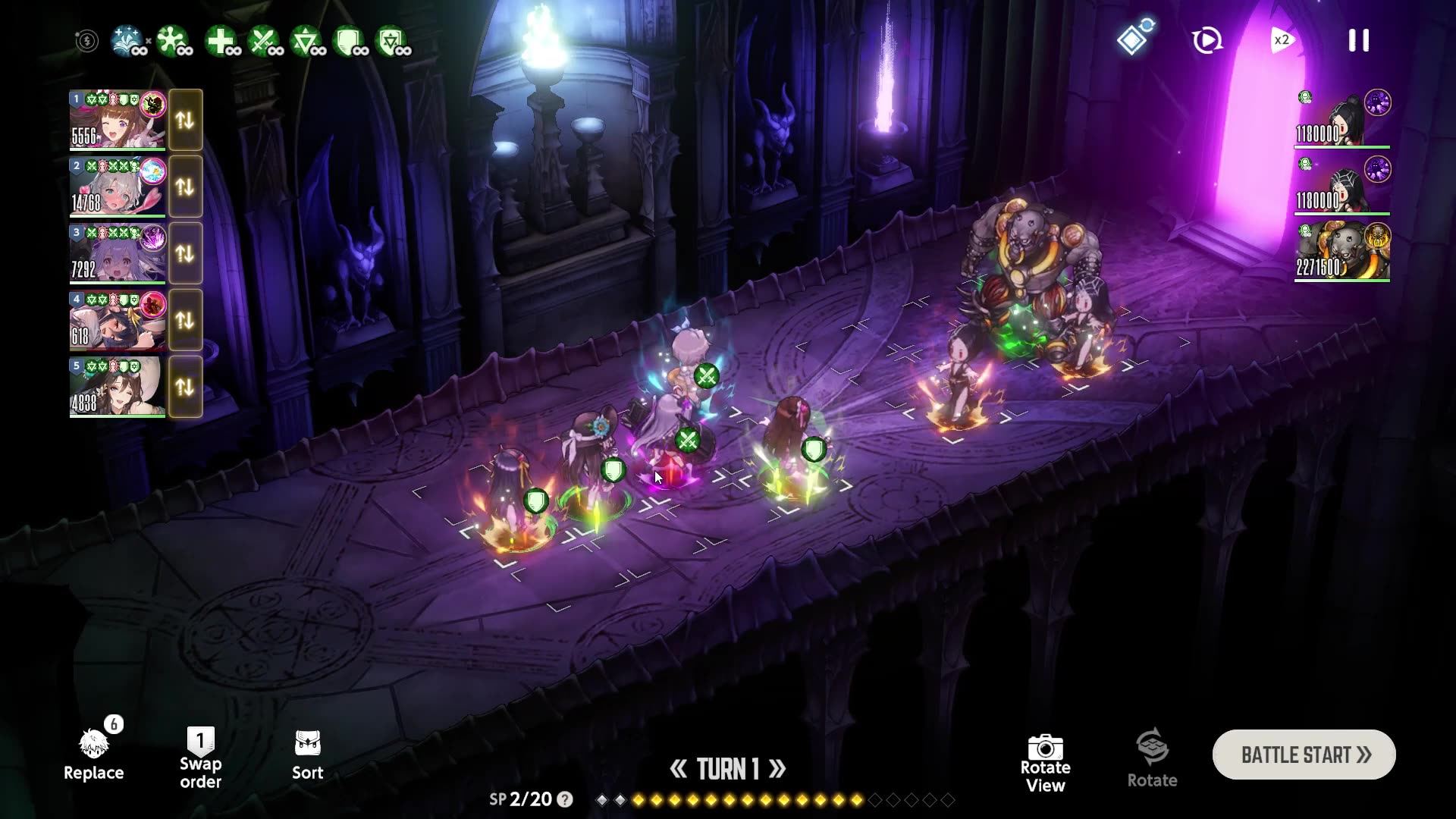Swap position arrows for party slot 1

tap(185, 121)
